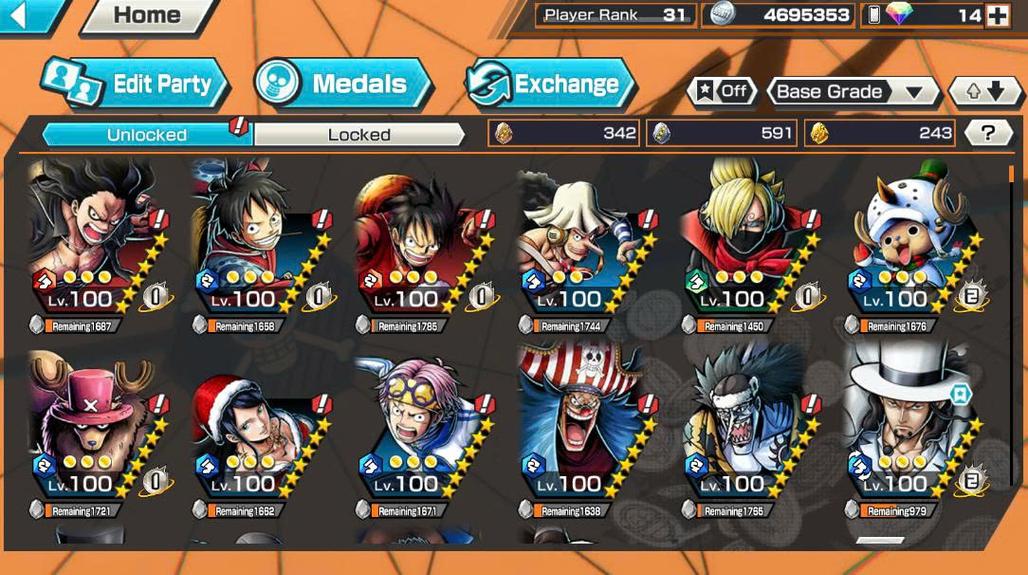The height and width of the screenshot is (575, 1028).
Task: Open the Base Grade sort dropdown
Action: pos(852,92)
